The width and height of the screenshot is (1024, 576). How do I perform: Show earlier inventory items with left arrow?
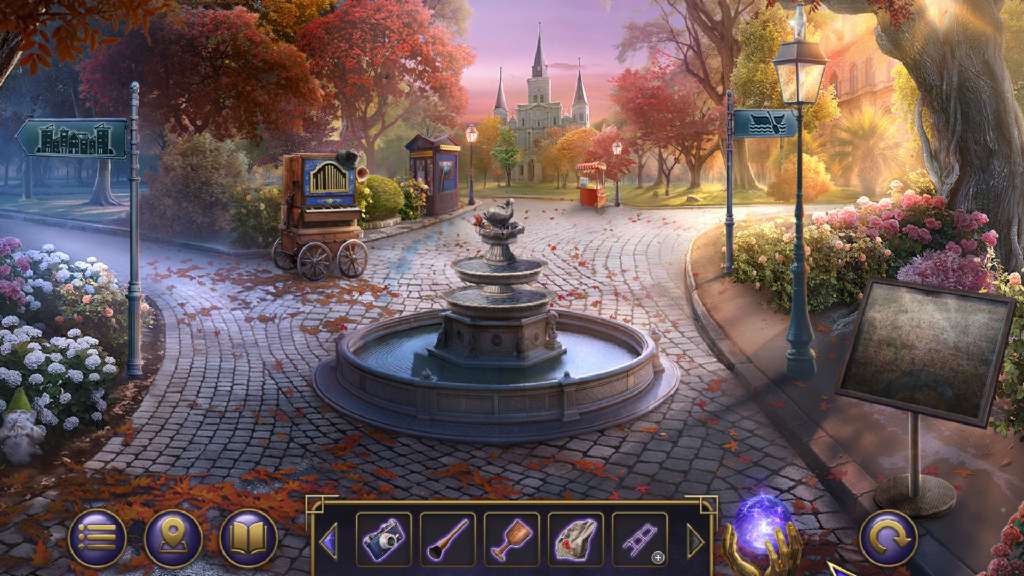point(327,541)
